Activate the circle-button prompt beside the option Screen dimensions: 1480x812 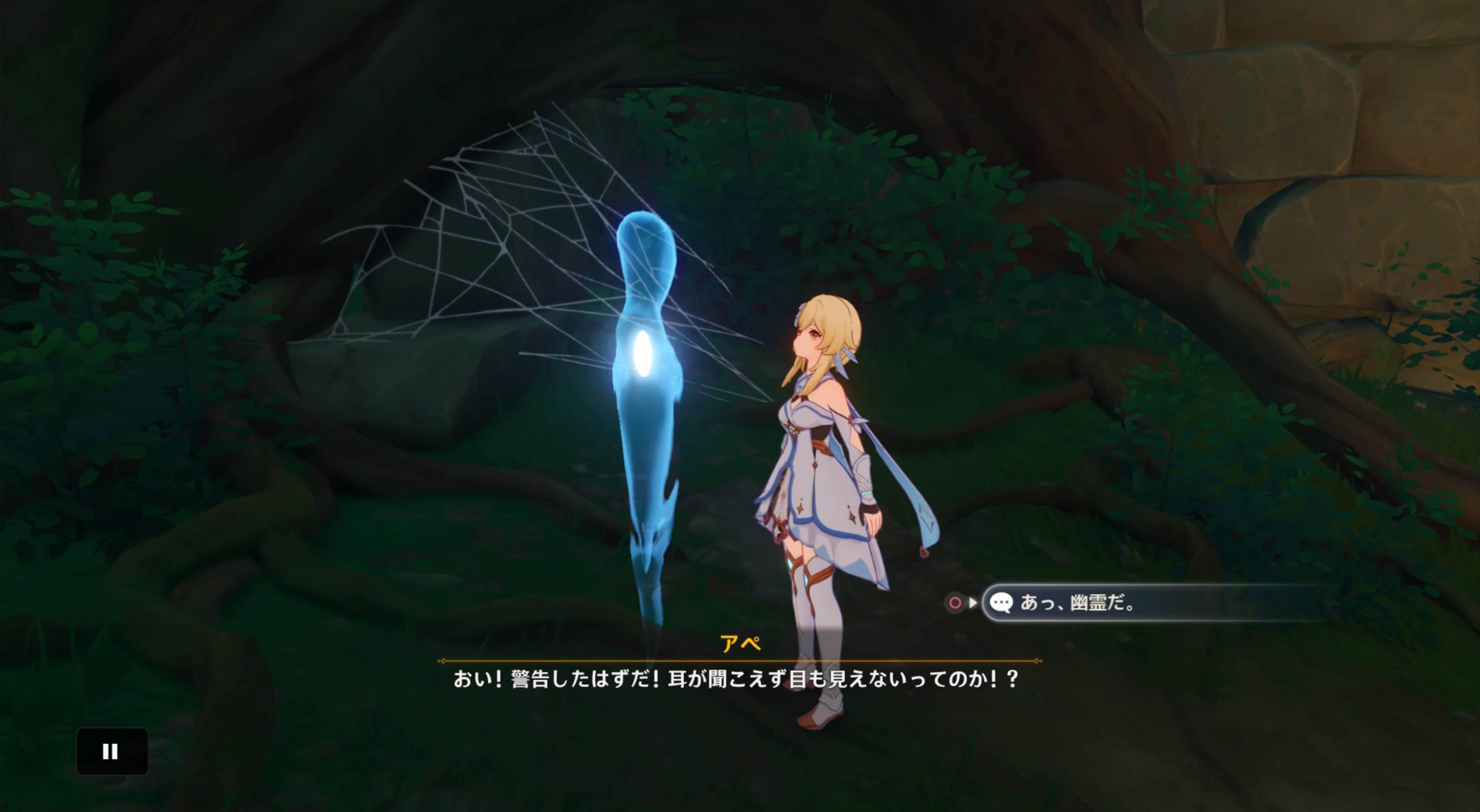(x=955, y=602)
